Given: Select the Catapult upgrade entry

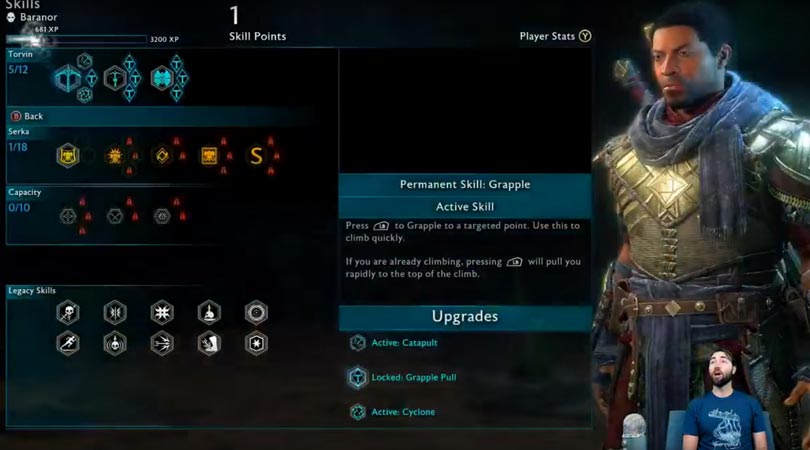Looking at the screenshot, I should (x=405, y=343).
